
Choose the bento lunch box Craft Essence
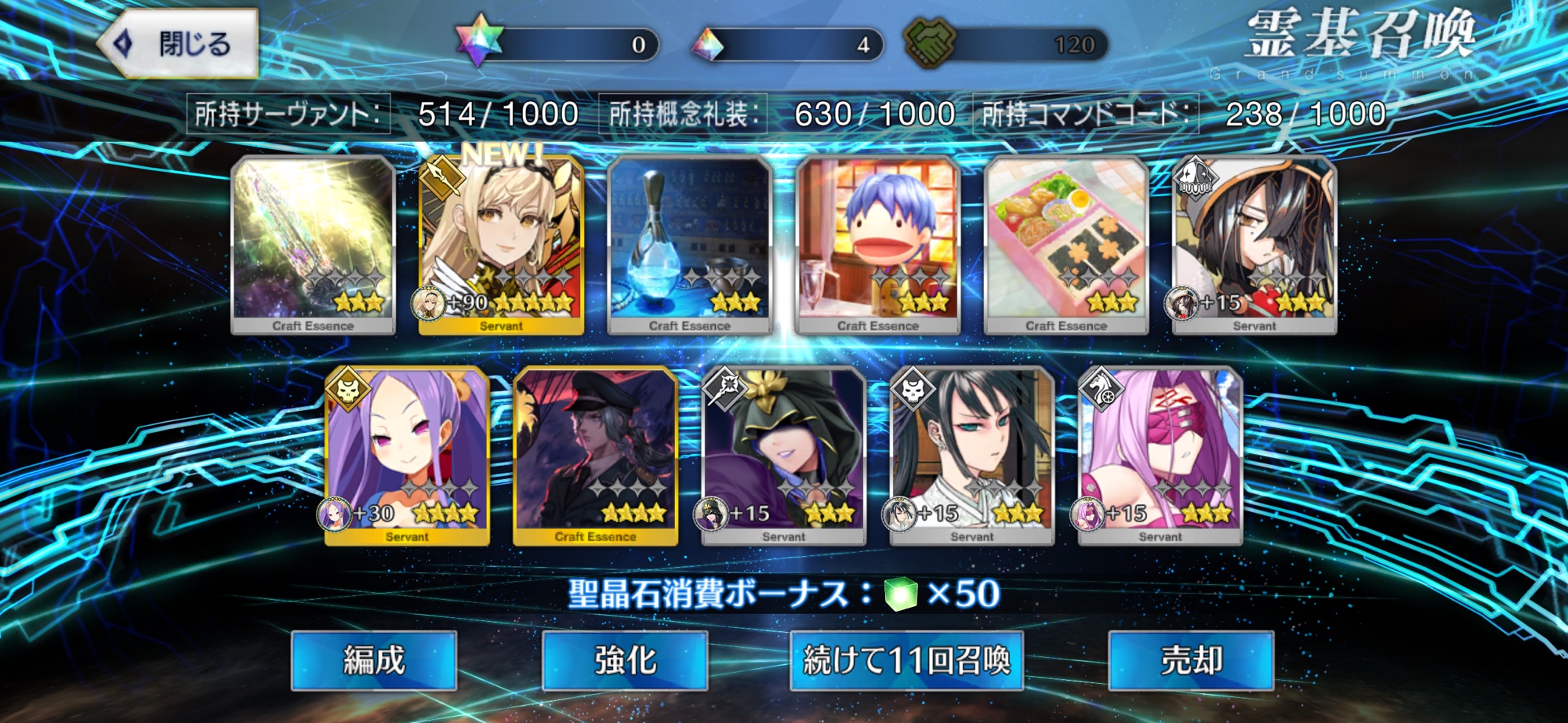tap(1066, 245)
